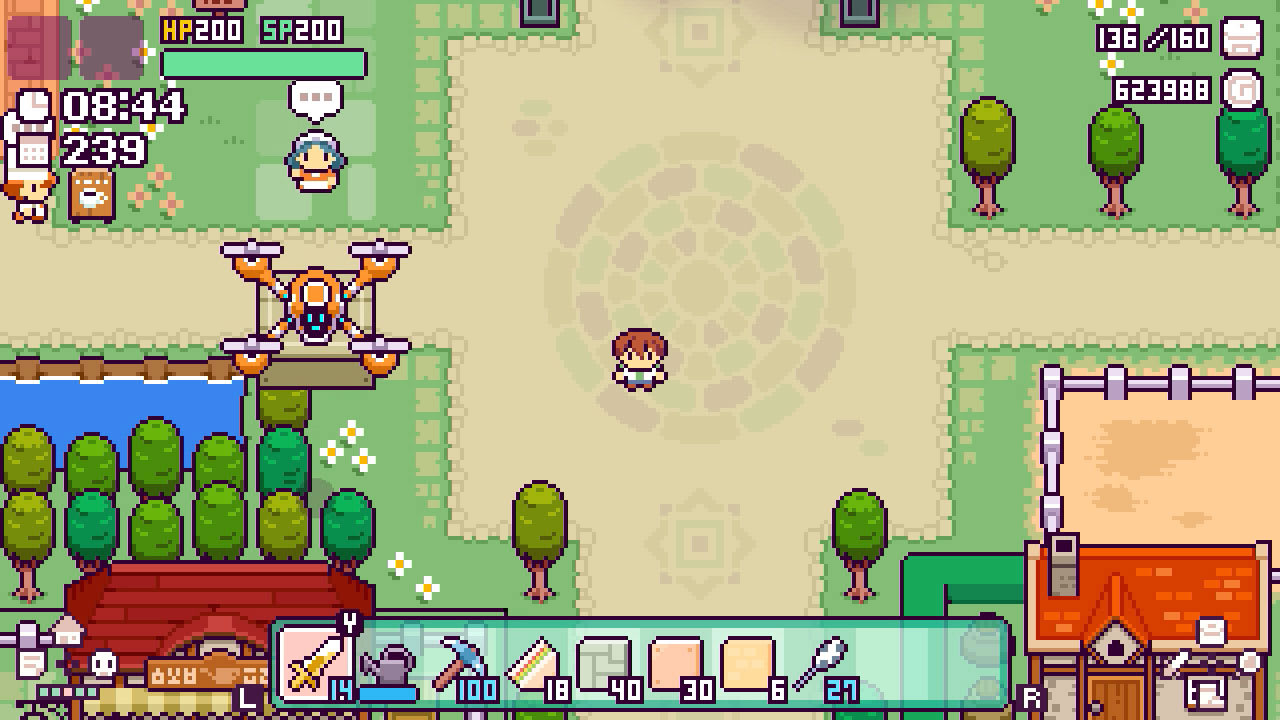Click the G coin currency icon
Image resolution: width=1280 pixels, height=720 pixels.
pyautogui.click(x=1243, y=90)
